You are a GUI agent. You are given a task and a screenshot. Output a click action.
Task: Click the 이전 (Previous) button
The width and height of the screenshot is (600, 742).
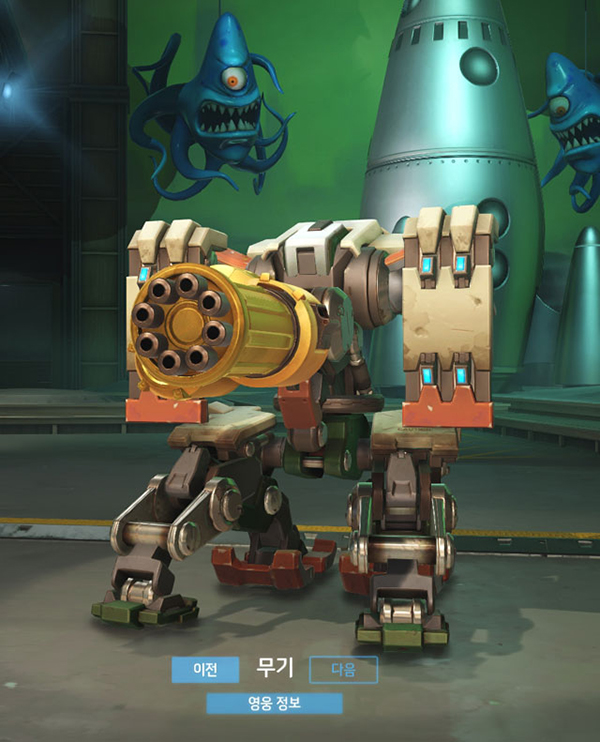[x=205, y=669]
